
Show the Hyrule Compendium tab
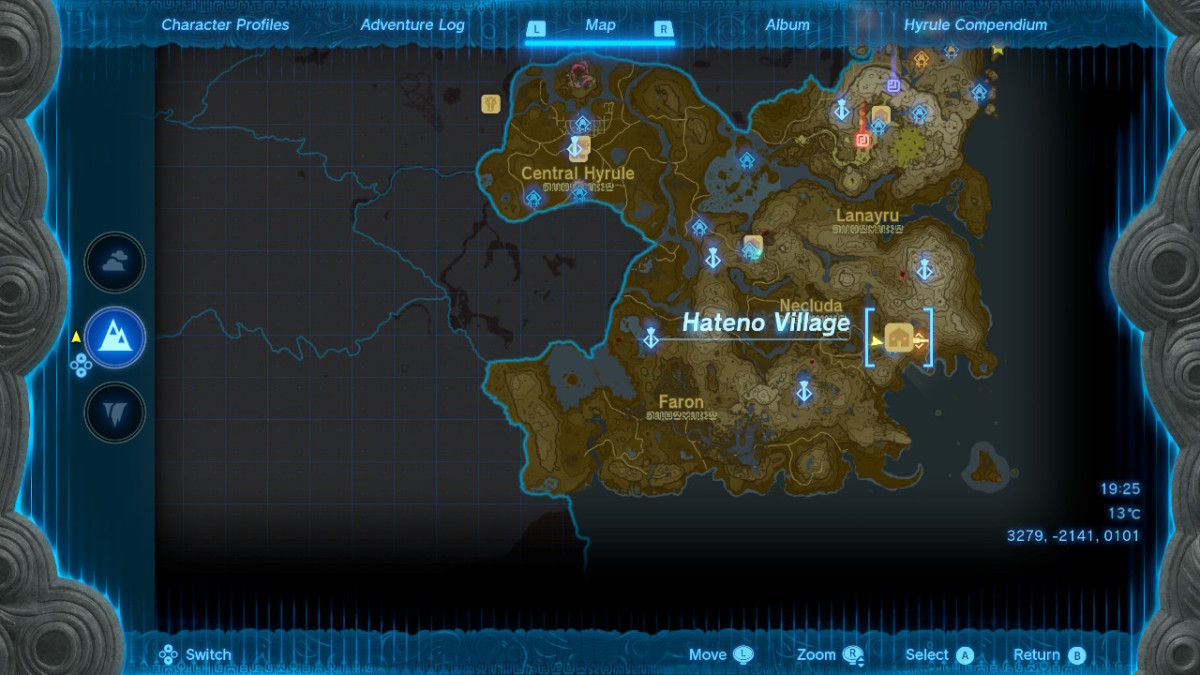pyautogui.click(x=975, y=25)
